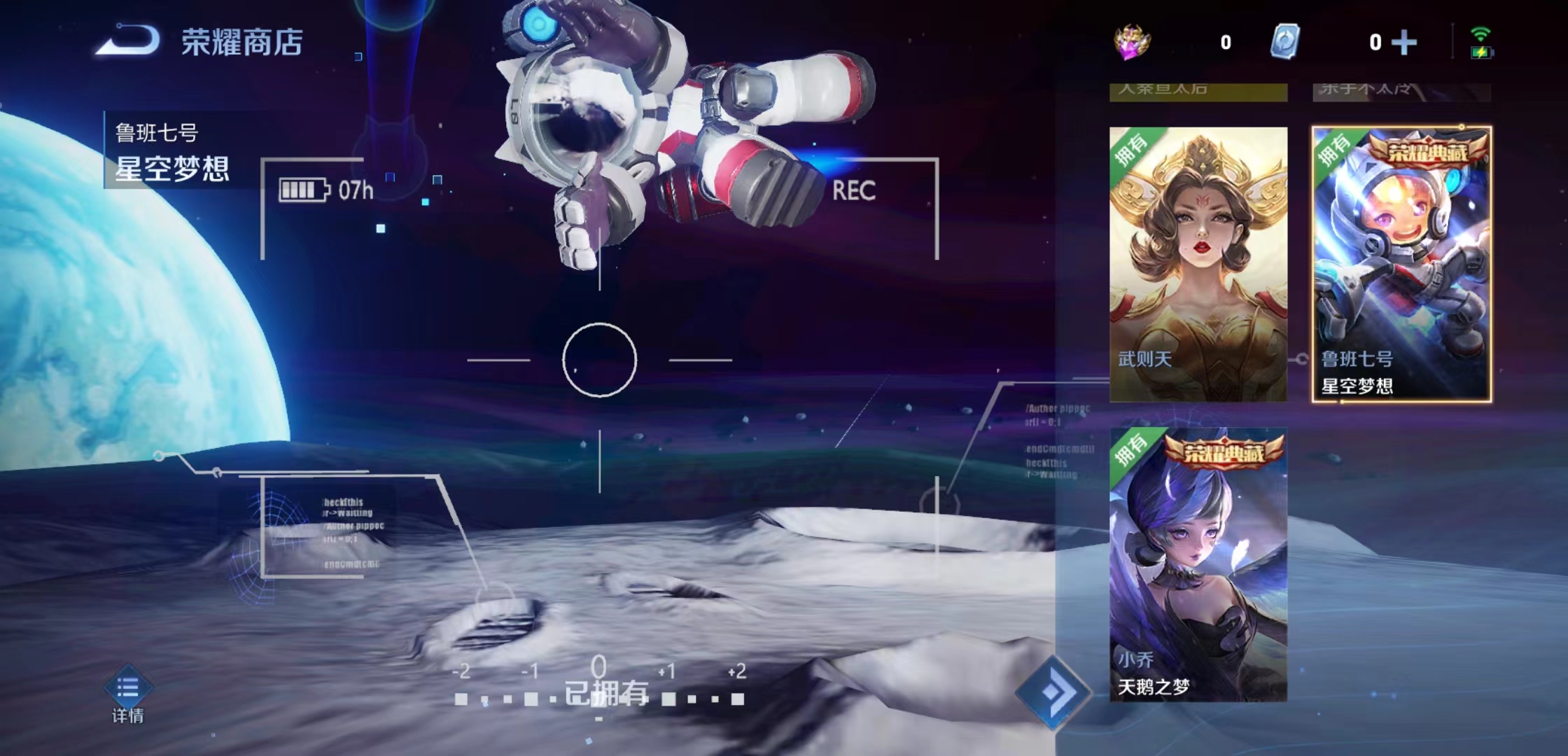Tap the blue ticket currency icon
This screenshot has height=756, width=1568.
click(x=1285, y=41)
